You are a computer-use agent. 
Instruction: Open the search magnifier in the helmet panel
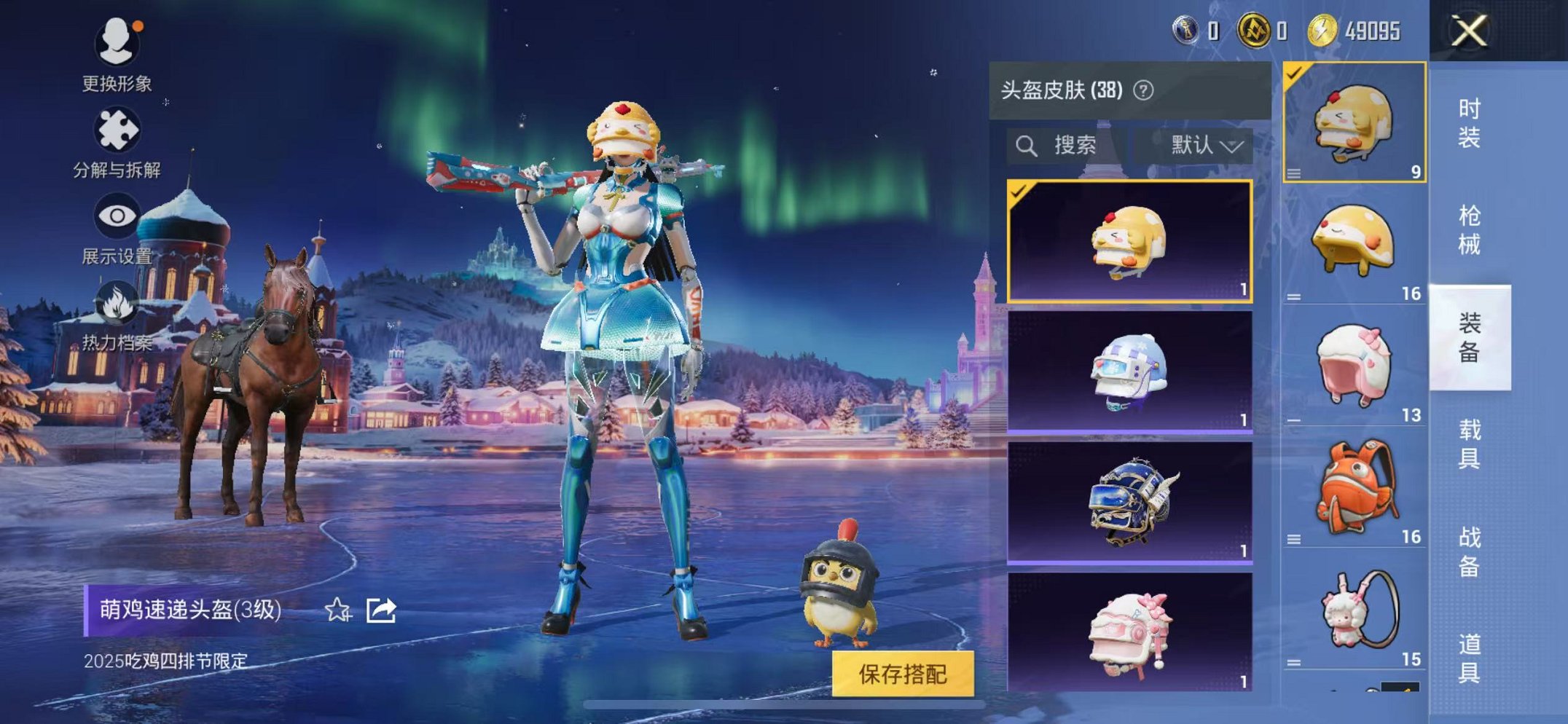point(1028,146)
